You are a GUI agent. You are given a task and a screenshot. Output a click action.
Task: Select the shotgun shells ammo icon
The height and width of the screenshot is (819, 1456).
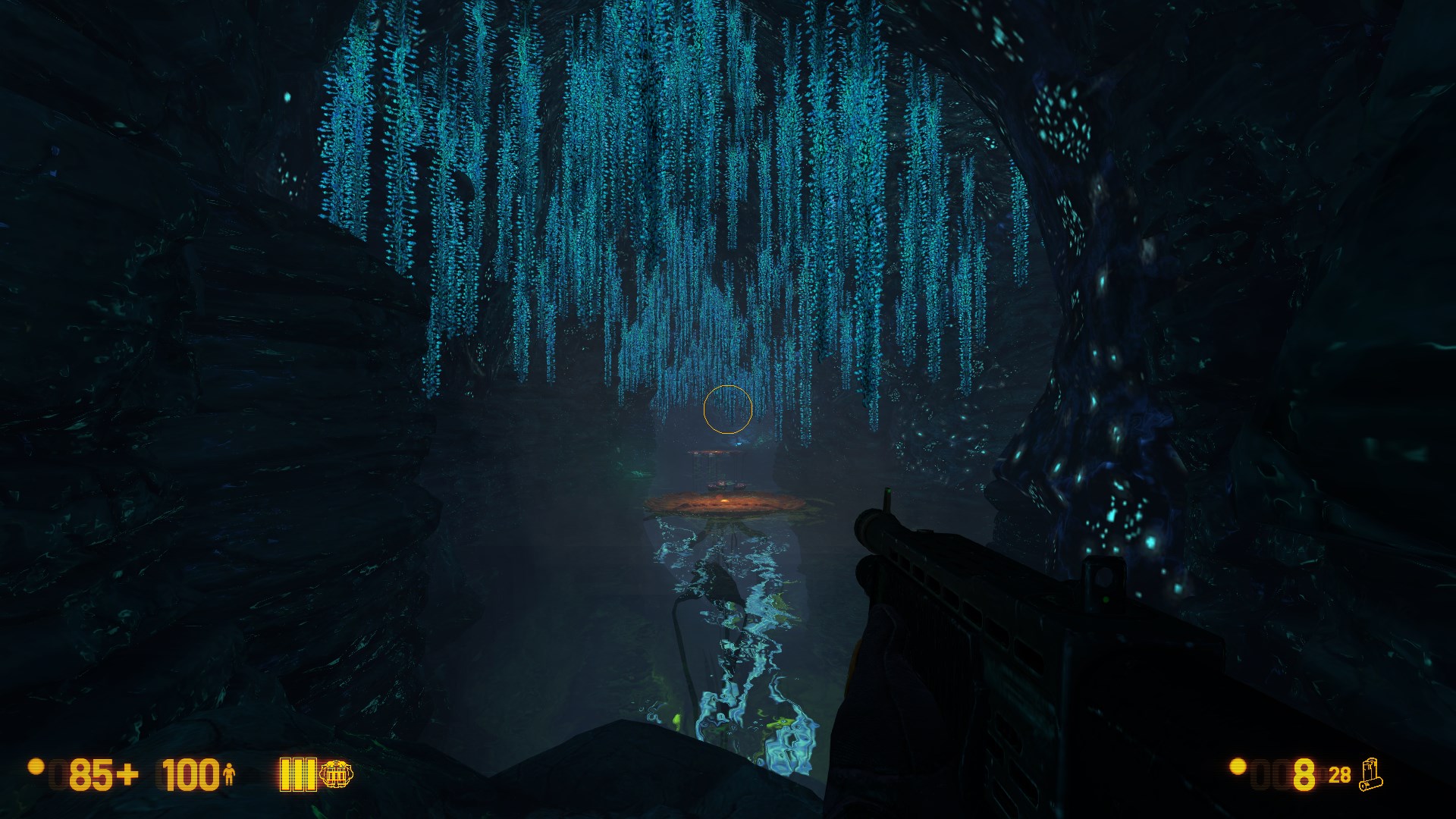1371,775
